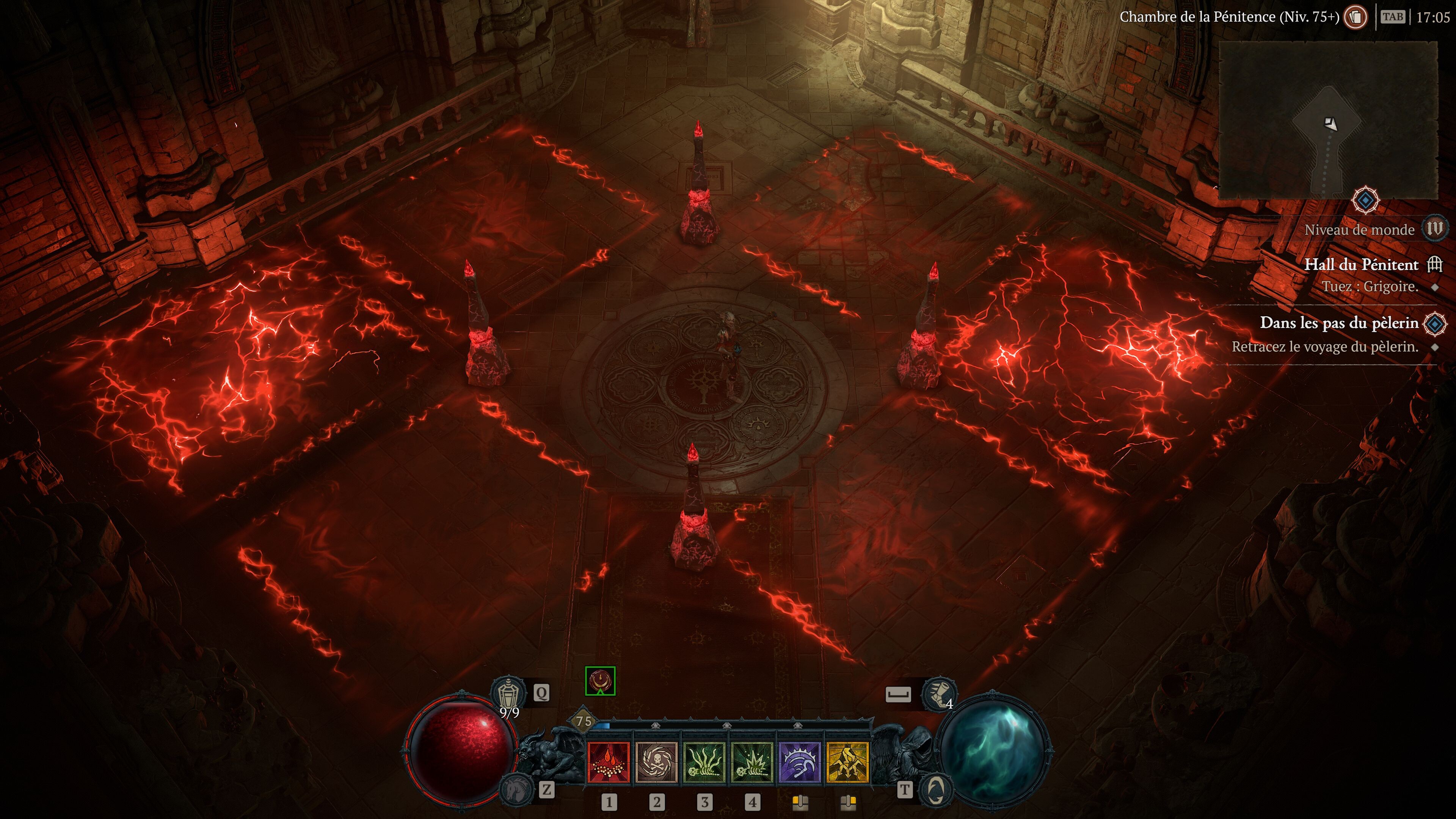Open the Dans les pas du pèlerin quest

1339,323
